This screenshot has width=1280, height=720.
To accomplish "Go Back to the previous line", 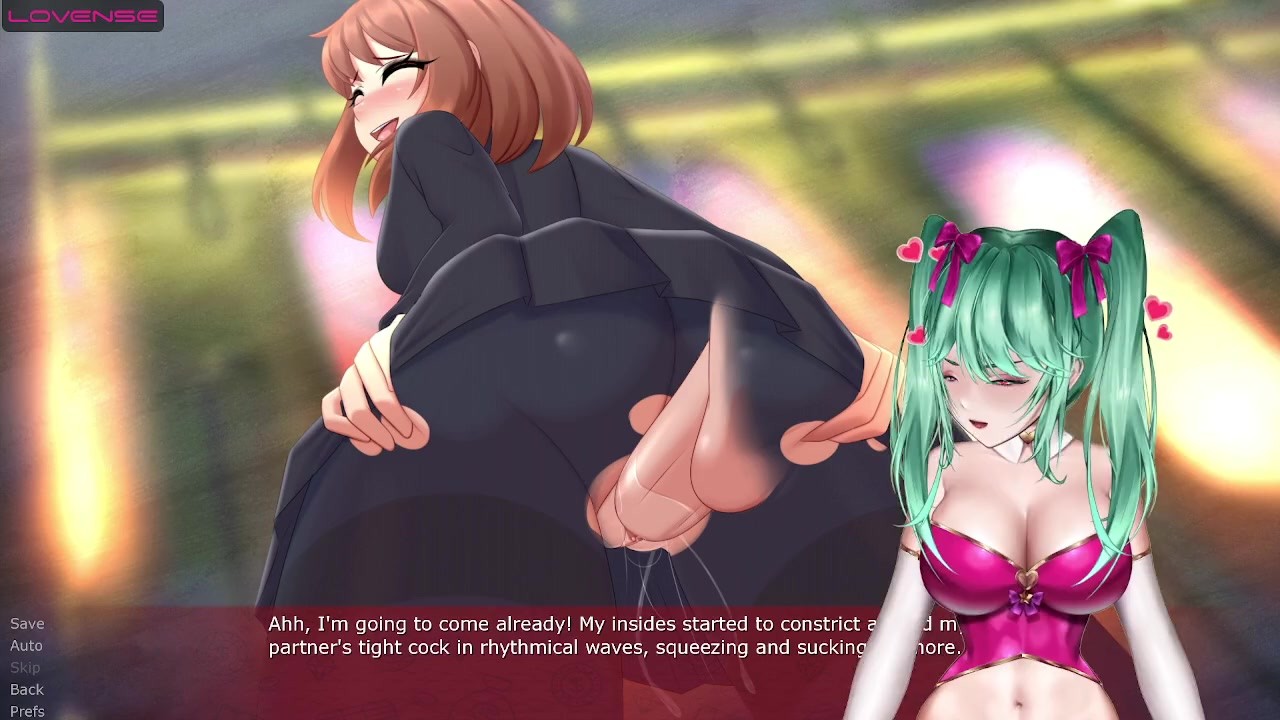I will click(27, 689).
